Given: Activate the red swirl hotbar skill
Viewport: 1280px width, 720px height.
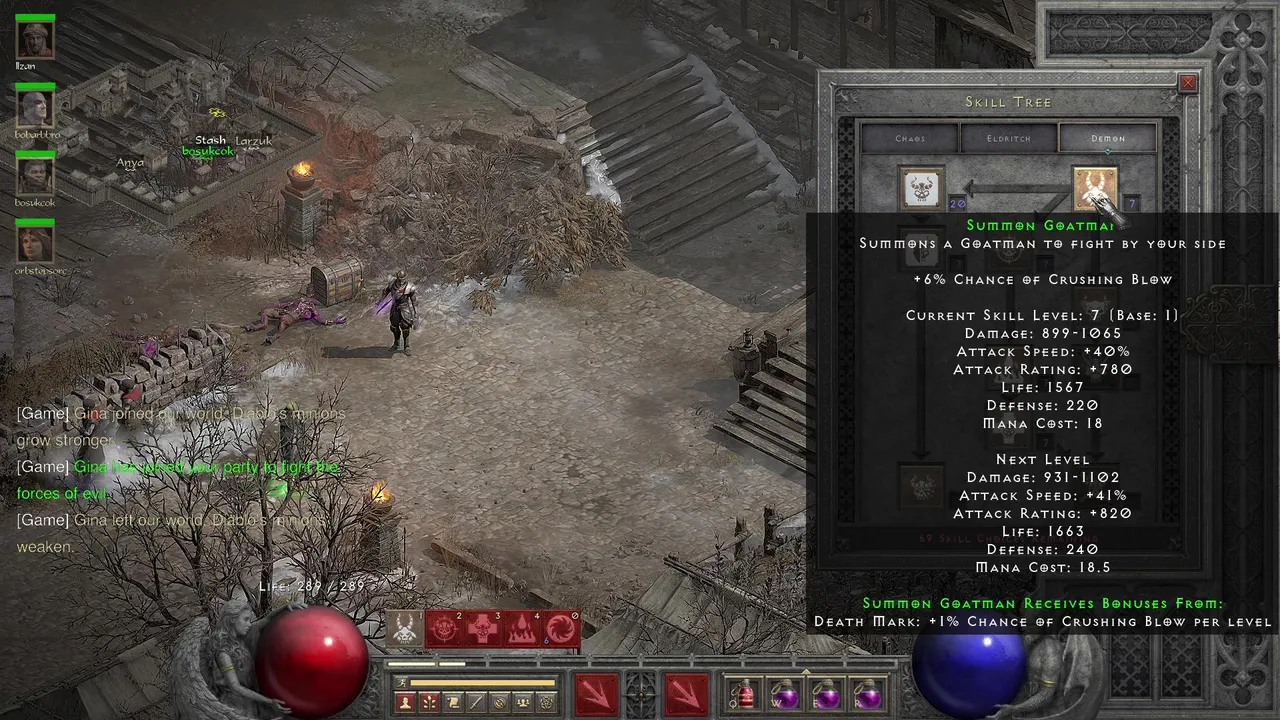Looking at the screenshot, I should (x=560, y=629).
